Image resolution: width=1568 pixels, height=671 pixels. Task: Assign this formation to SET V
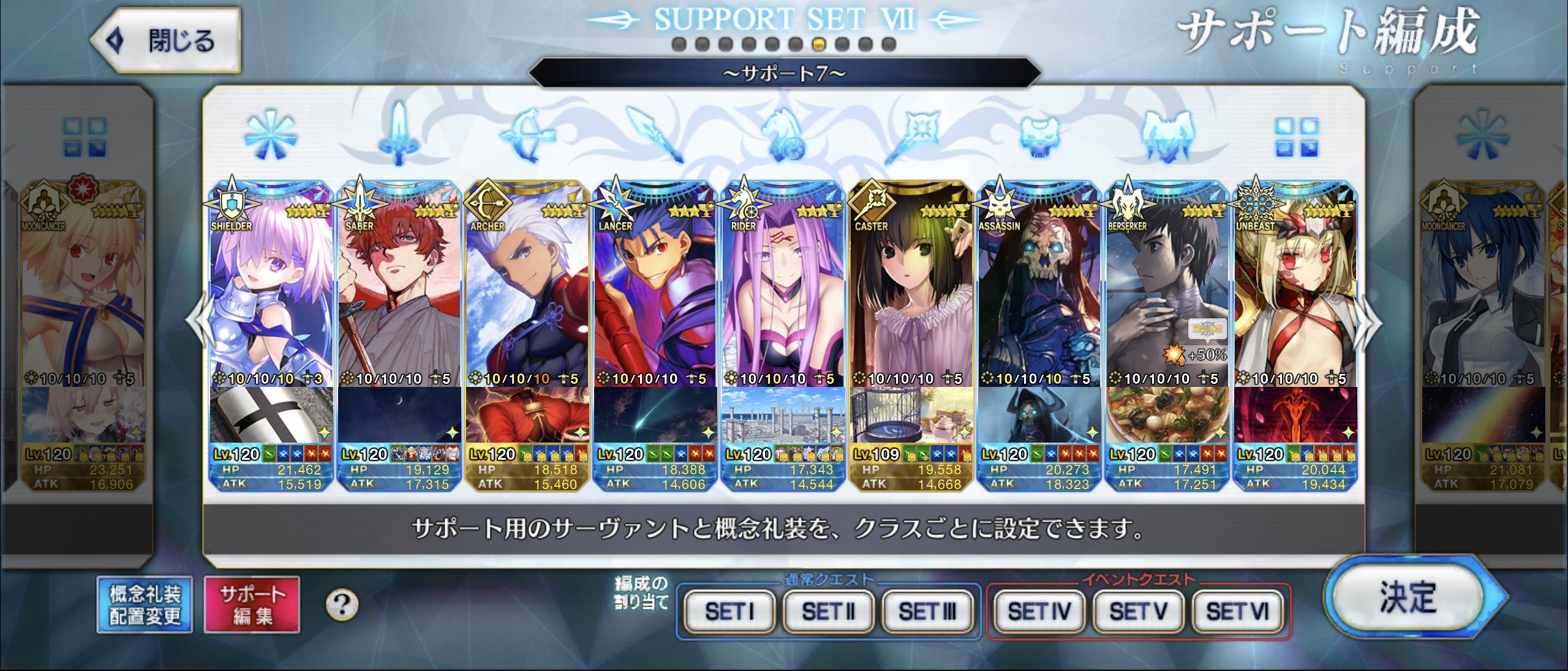(x=1138, y=611)
